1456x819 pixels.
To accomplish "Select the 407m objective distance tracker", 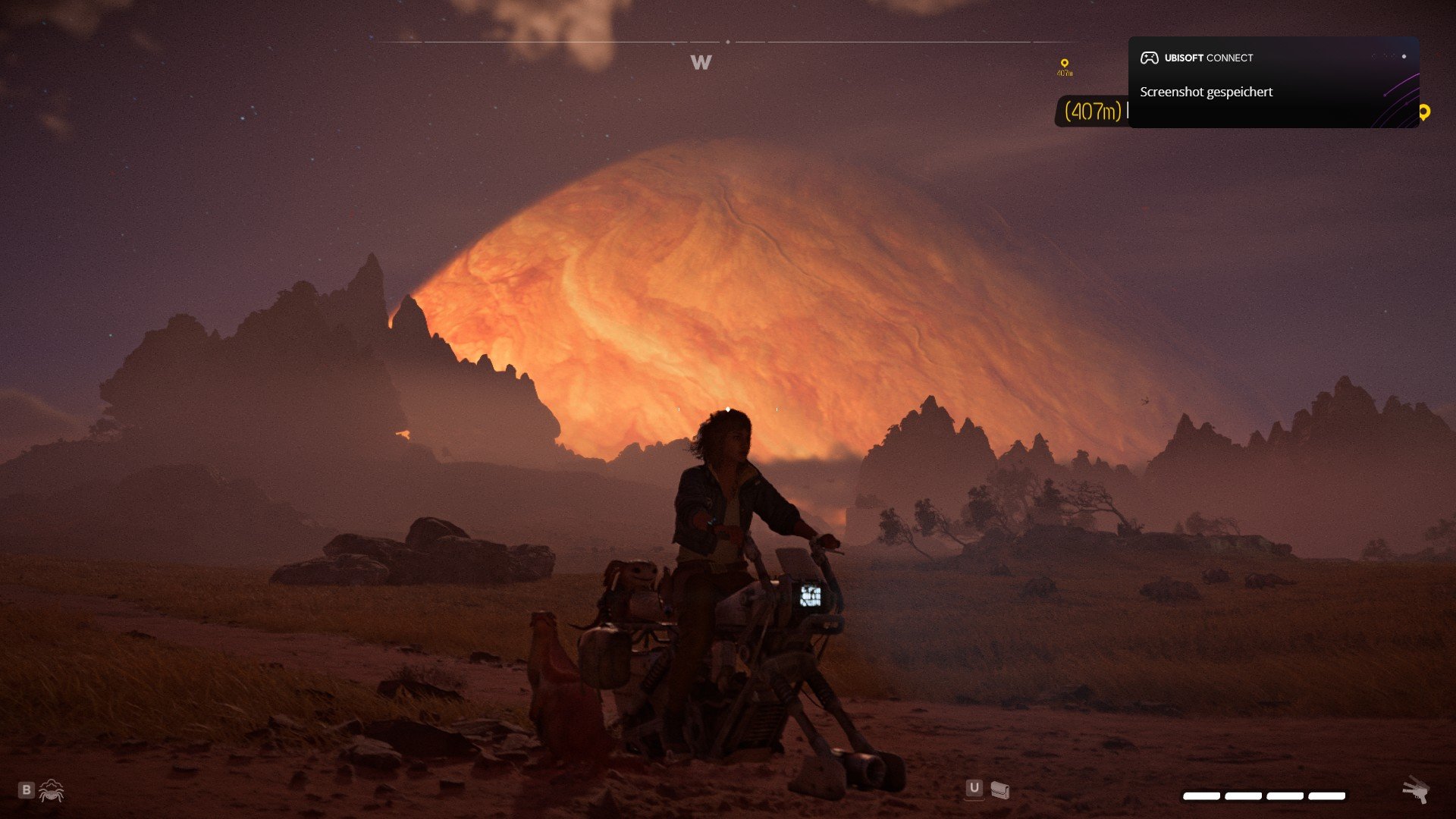I will 1092,111.
